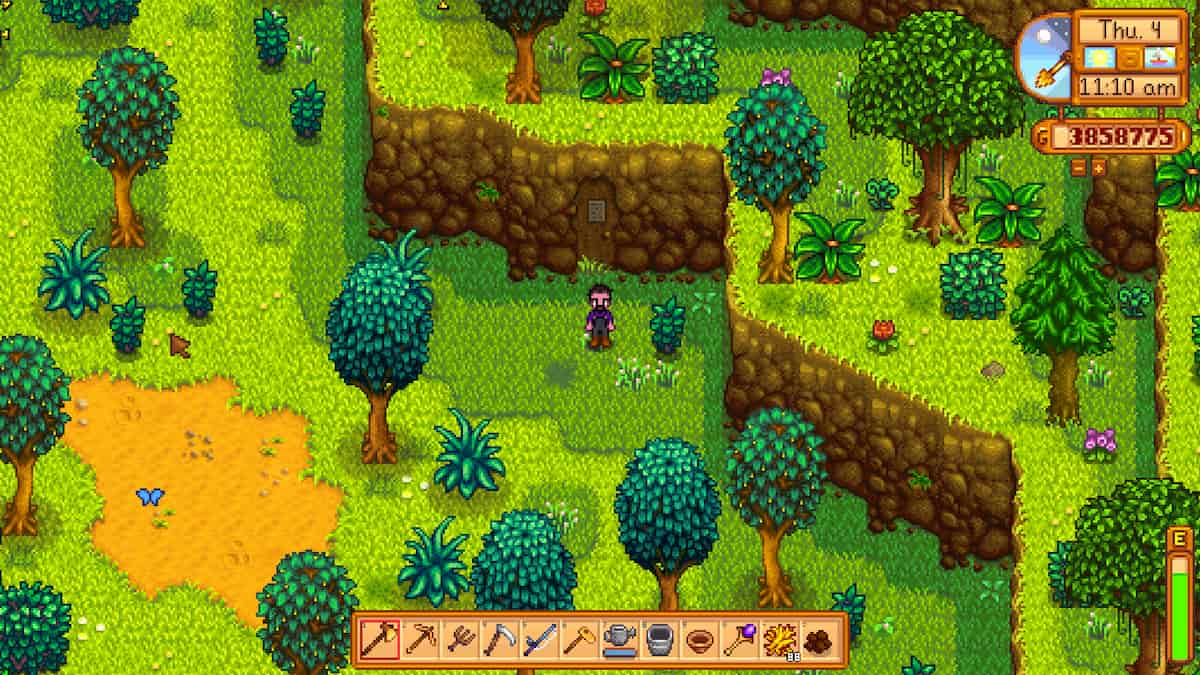This screenshot has height=675, width=1200.
Task: Equip the purple-orb wand from the toolbar
Action: pos(738,639)
